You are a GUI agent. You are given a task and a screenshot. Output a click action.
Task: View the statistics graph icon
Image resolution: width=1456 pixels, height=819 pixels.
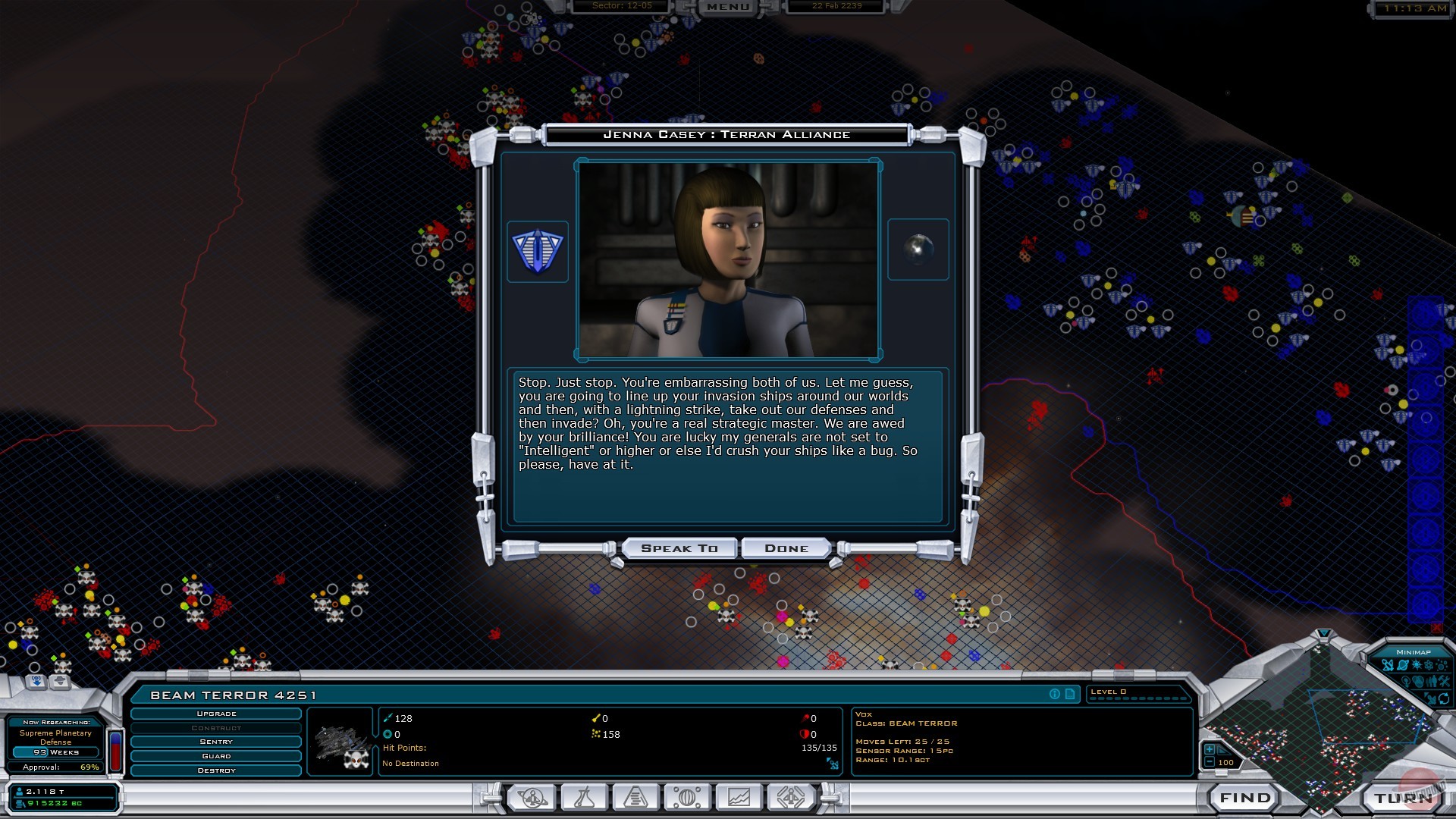coord(738,796)
